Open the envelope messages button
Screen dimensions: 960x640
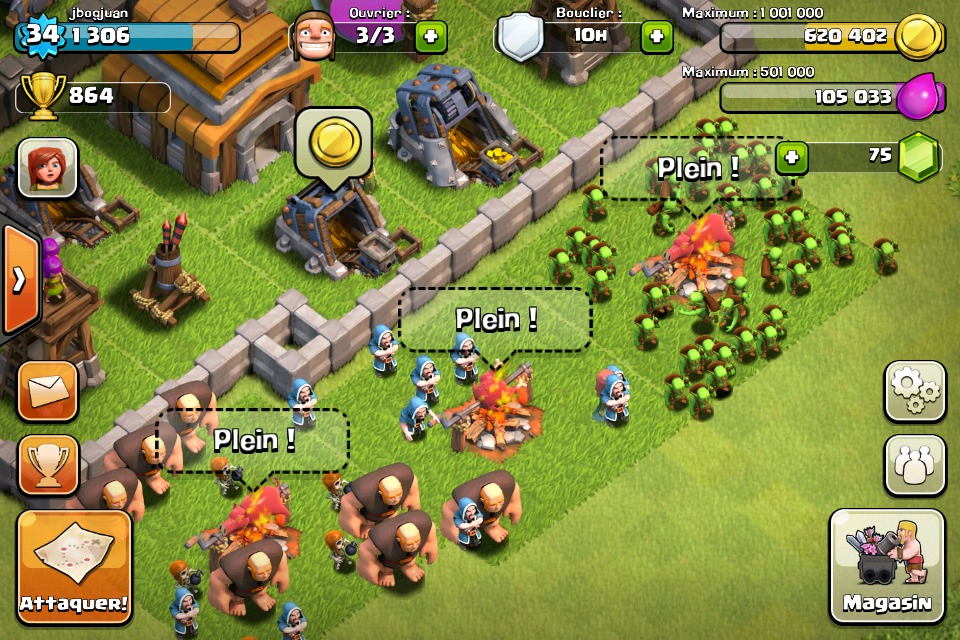(x=47, y=391)
